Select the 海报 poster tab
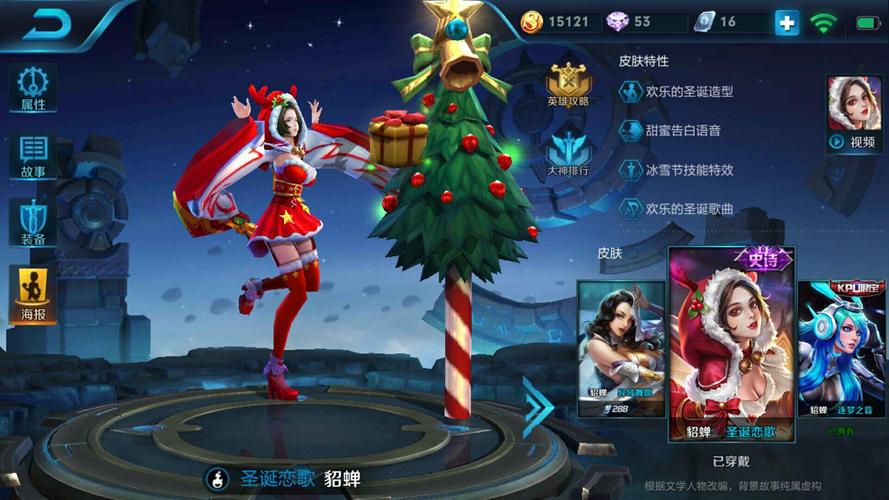 click(33, 294)
